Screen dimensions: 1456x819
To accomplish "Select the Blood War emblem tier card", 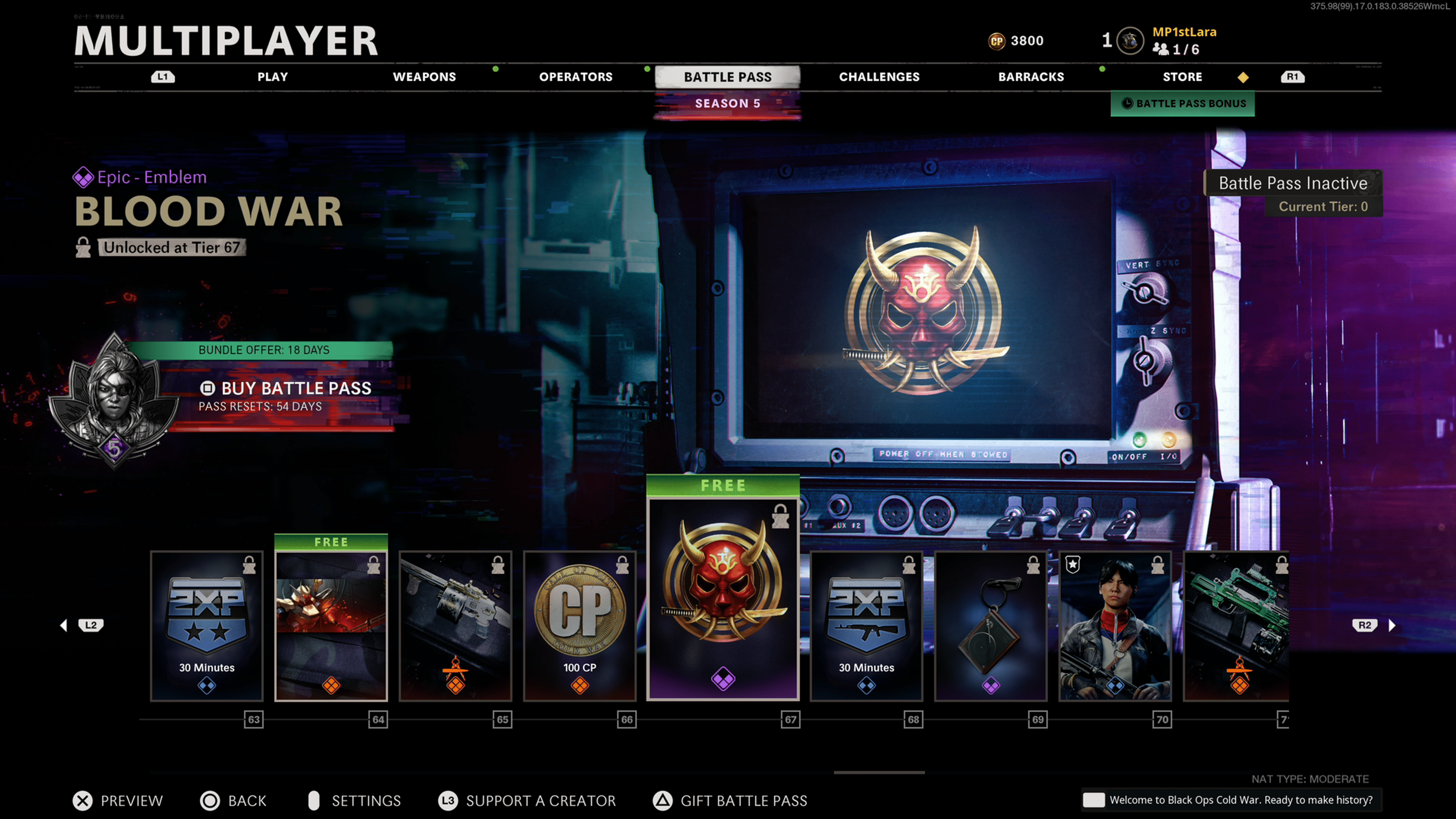I will point(723,599).
